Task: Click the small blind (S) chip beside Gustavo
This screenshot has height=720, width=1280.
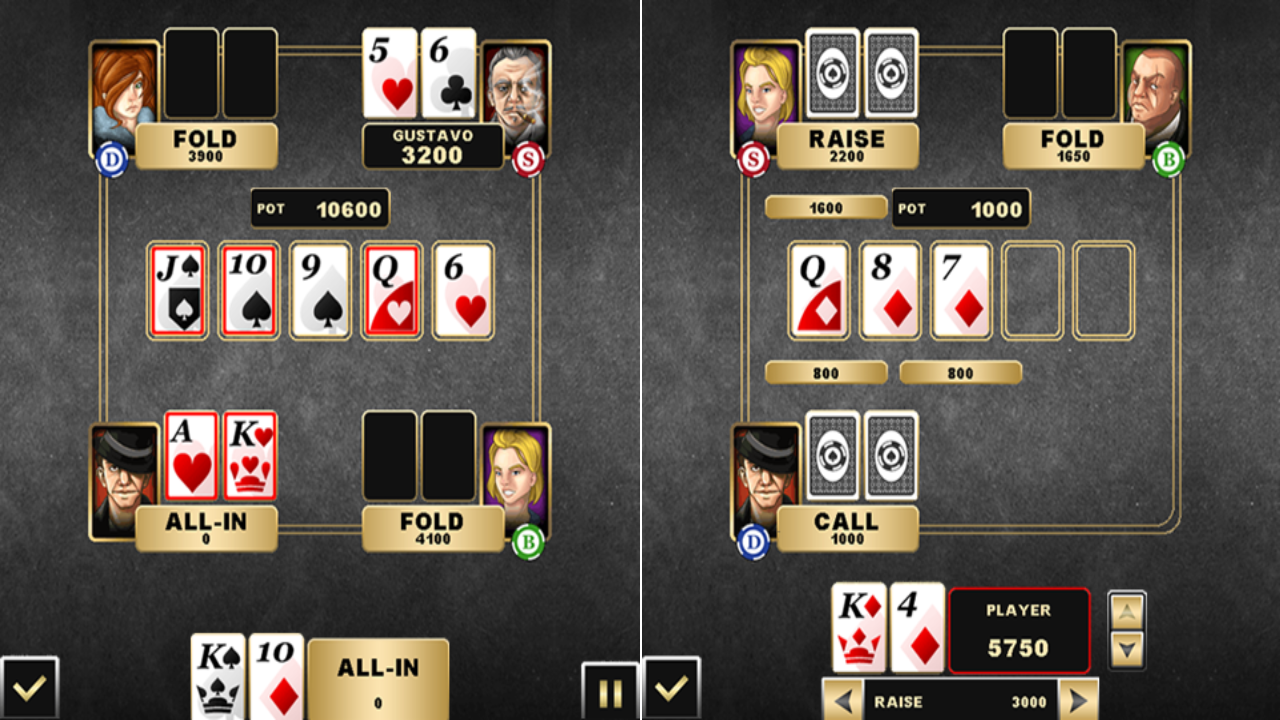Action: click(x=530, y=158)
